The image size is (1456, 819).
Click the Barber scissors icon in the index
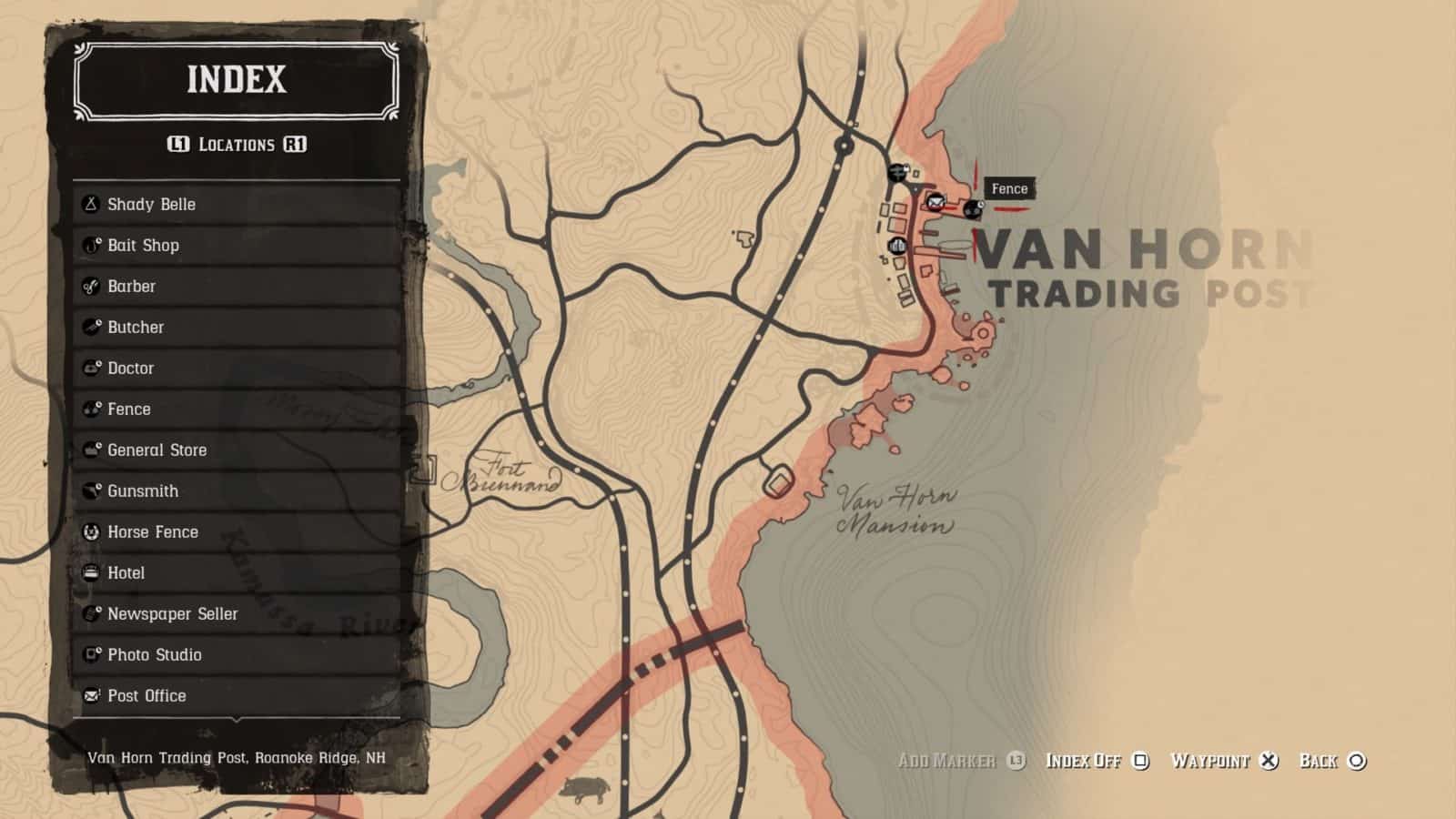coord(90,286)
